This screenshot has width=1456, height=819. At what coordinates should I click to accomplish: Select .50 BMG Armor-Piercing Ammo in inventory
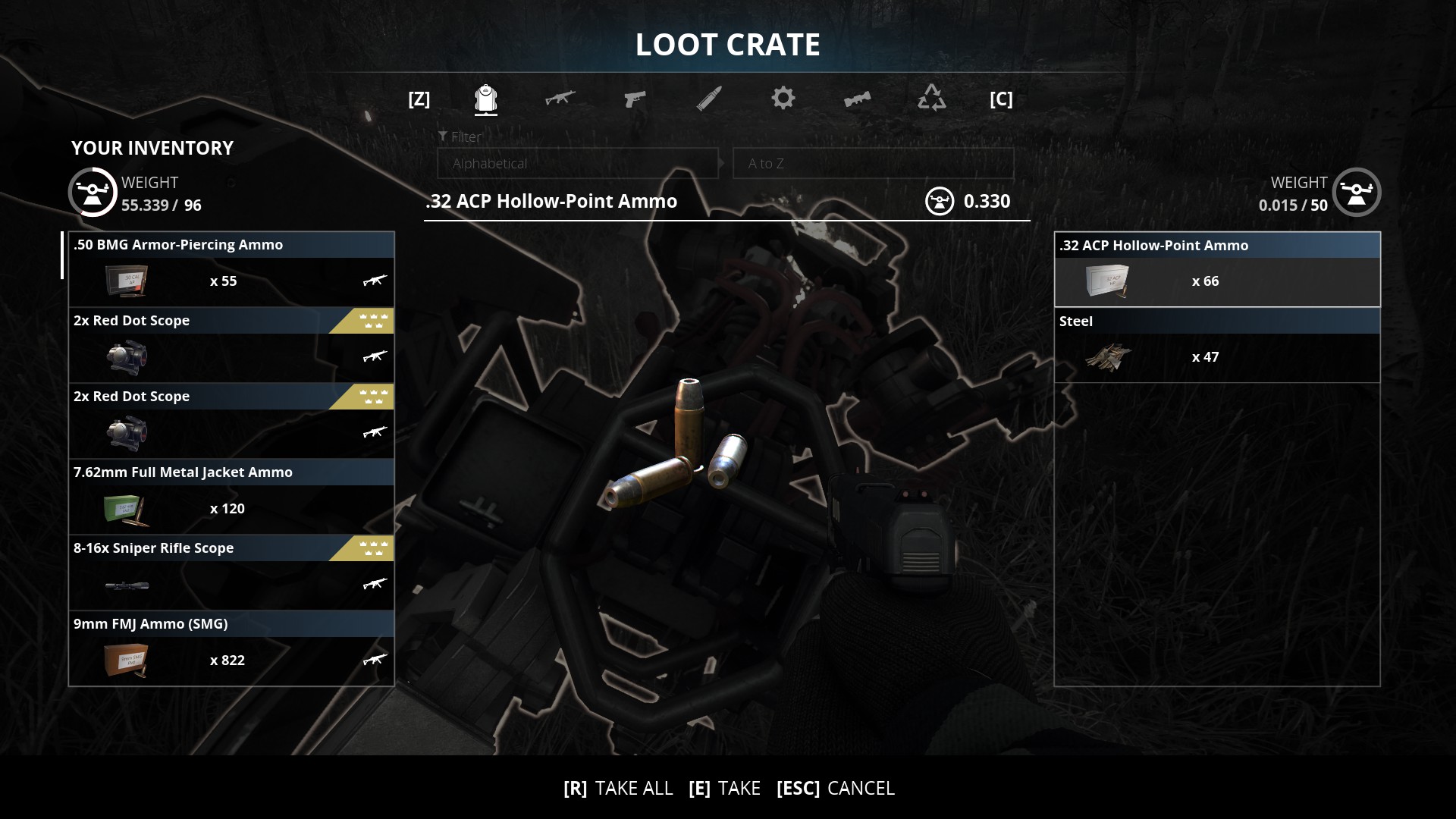(231, 269)
